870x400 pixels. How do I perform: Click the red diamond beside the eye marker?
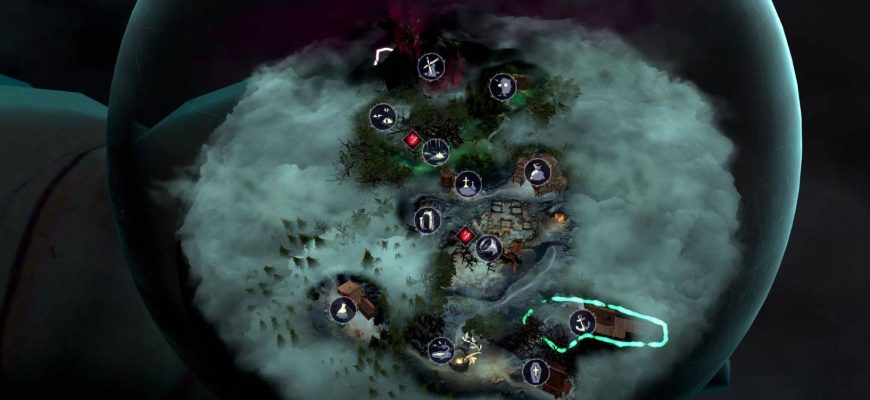[410, 140]
